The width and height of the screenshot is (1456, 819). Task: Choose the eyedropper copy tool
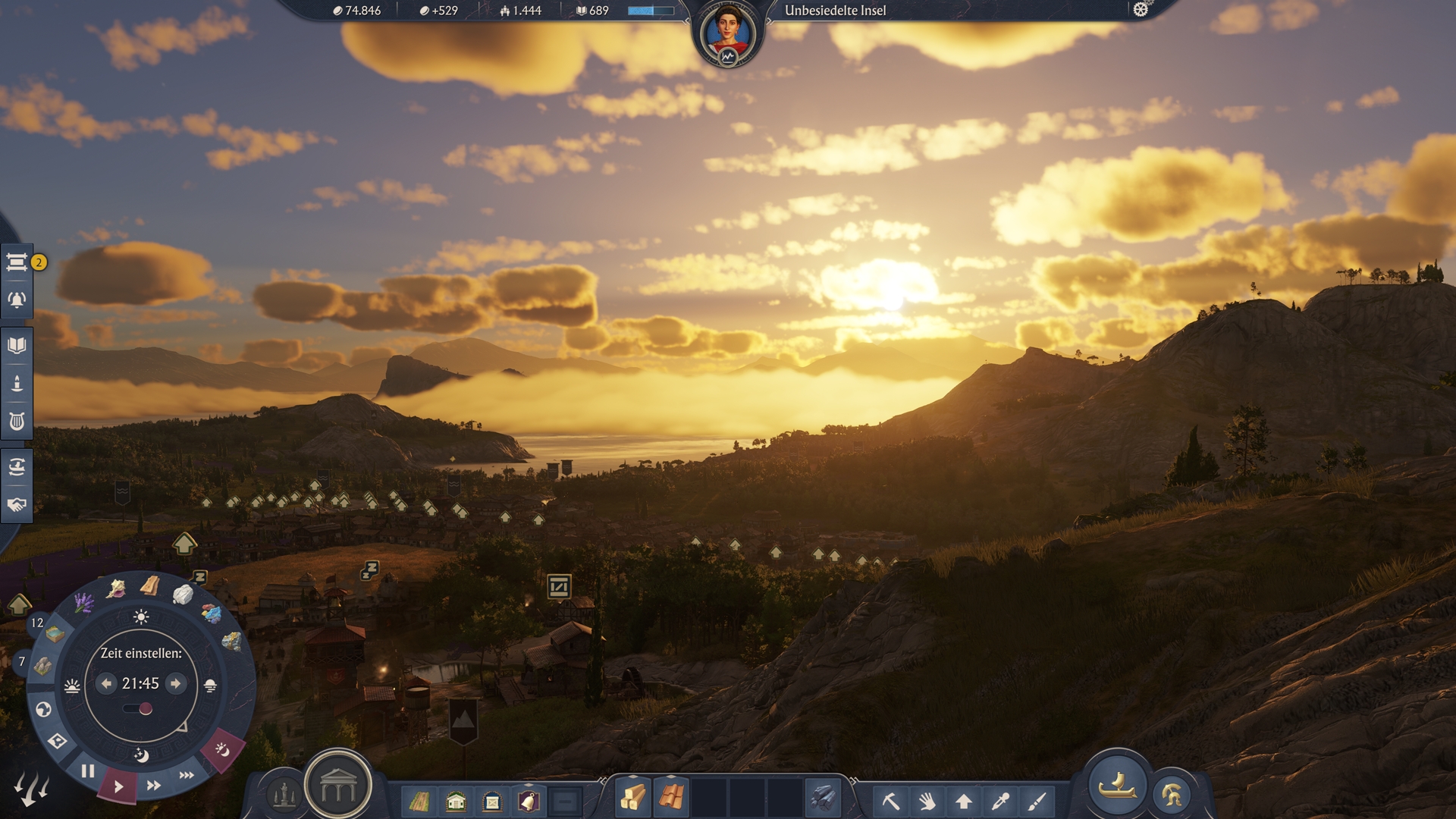pyautogui.click(x=1001, y=801)
